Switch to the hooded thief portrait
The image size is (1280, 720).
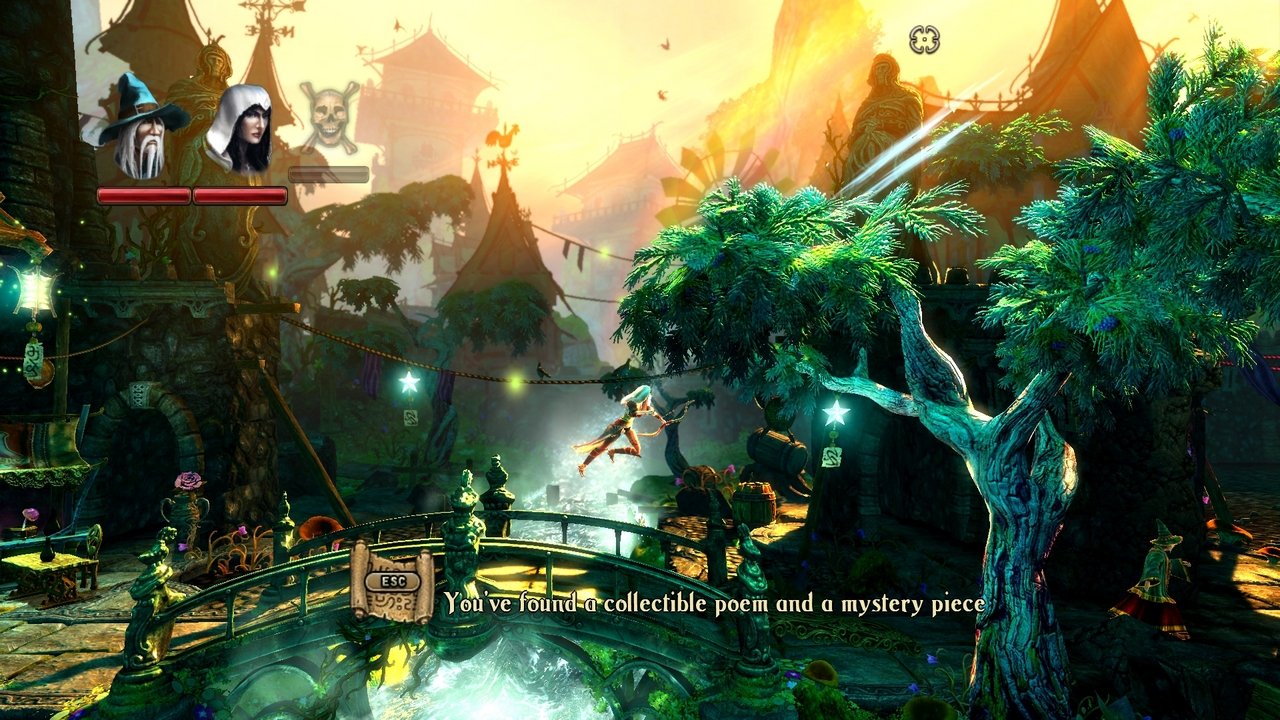point(239,130)
